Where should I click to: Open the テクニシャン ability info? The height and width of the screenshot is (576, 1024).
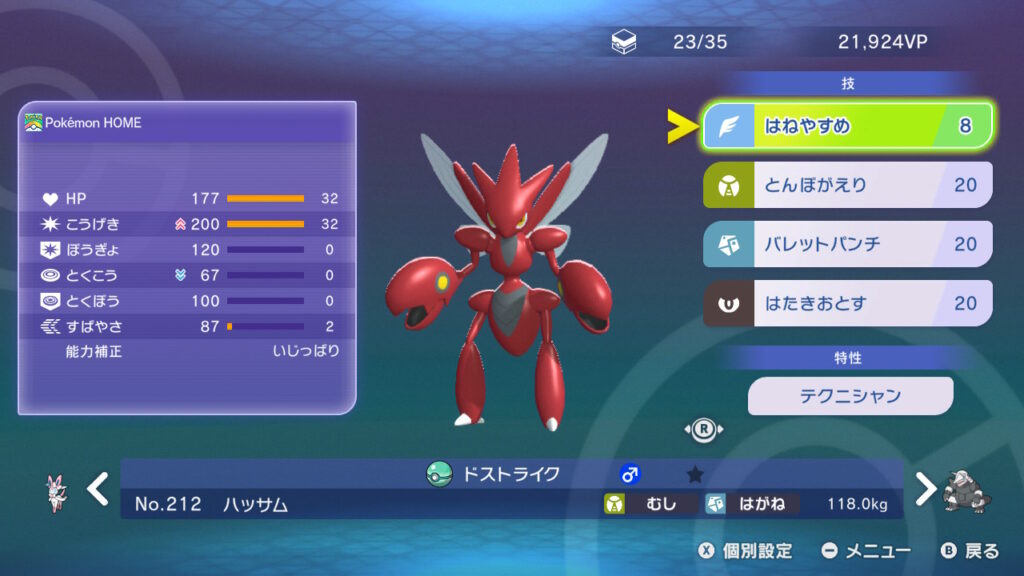point(850,396)
